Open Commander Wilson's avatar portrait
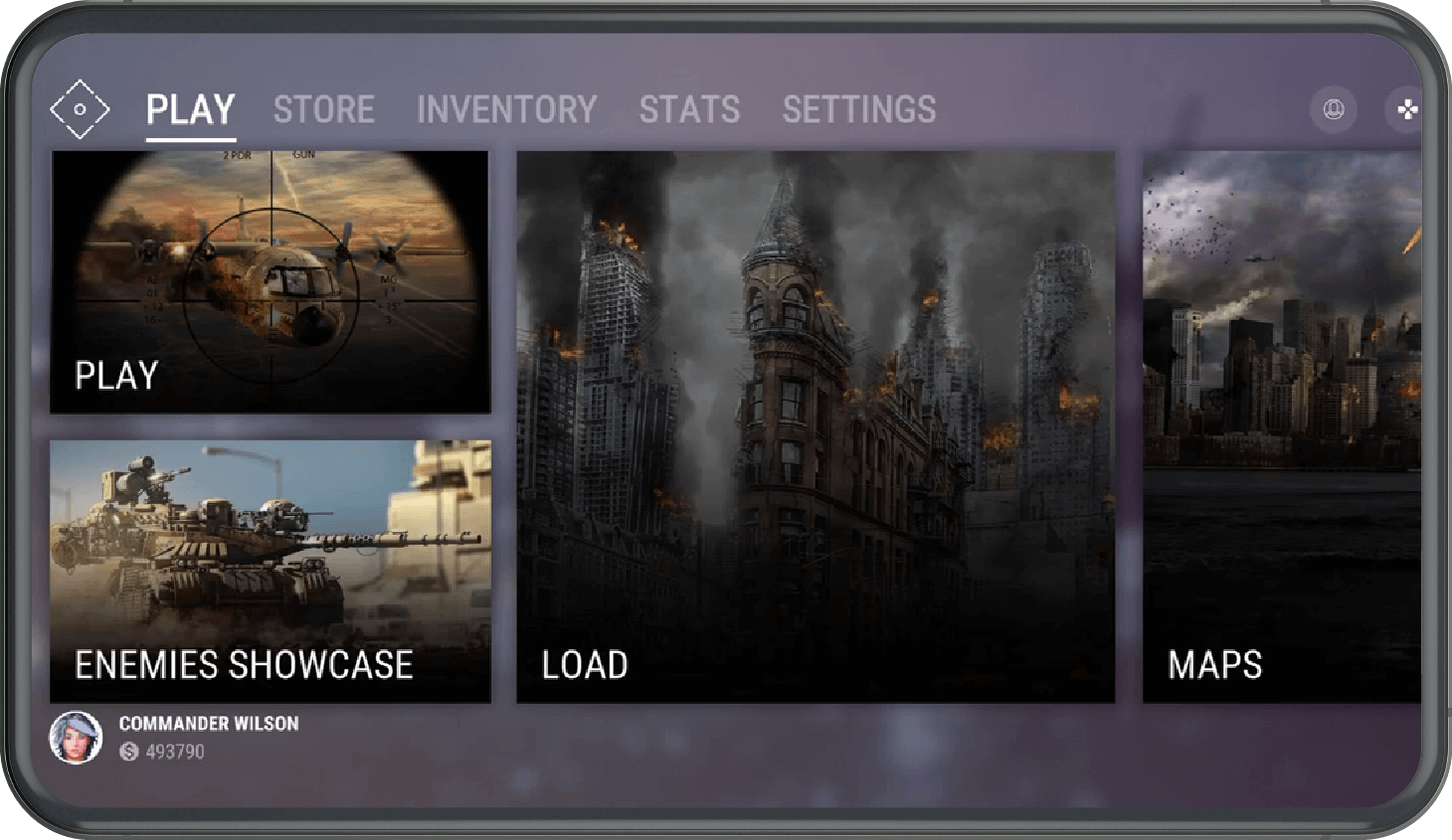This screenshot has height=840, width=1452. pyautogui.click(x=76, y=738)
